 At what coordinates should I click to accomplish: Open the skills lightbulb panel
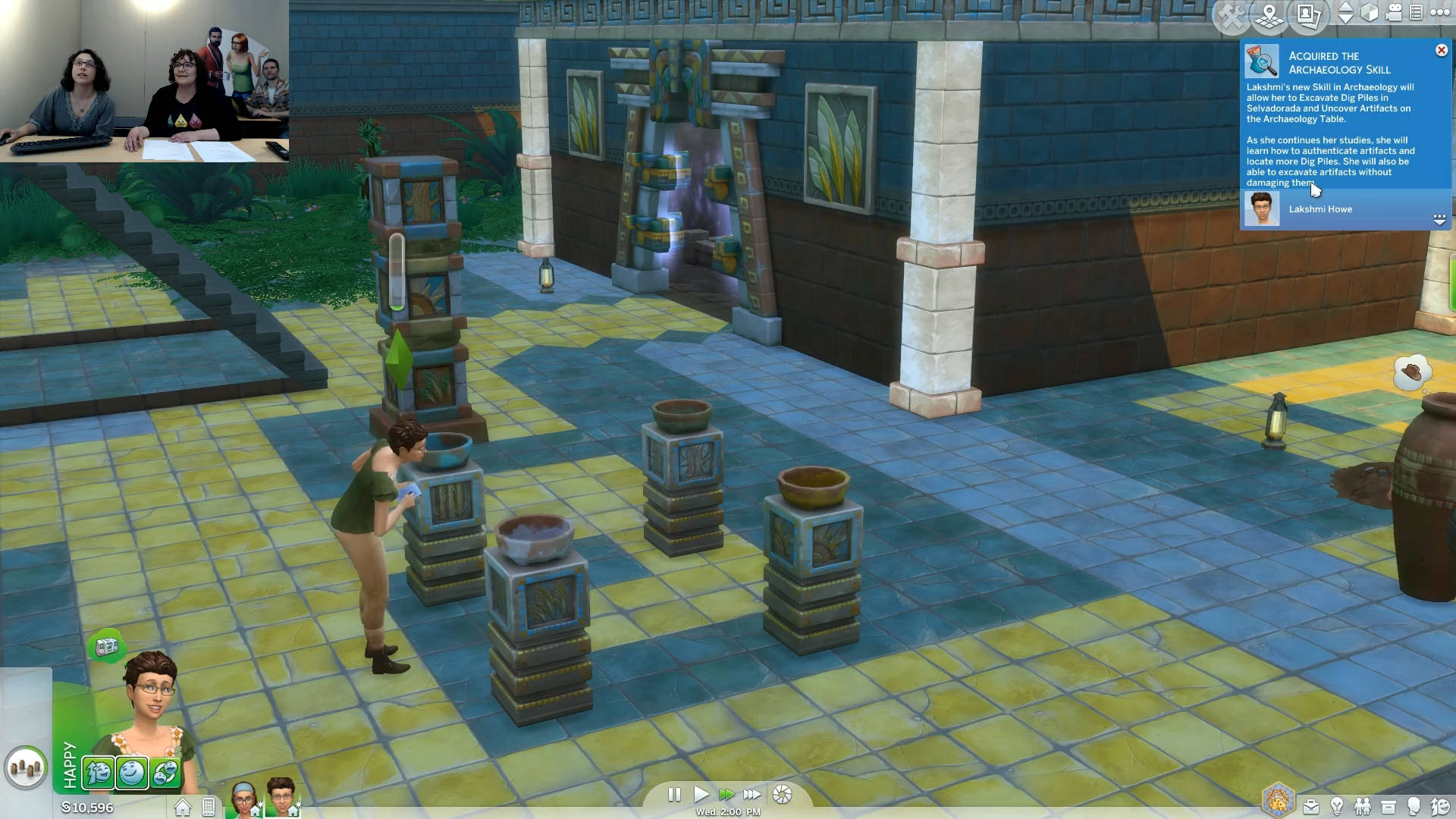coord(1337,807)
